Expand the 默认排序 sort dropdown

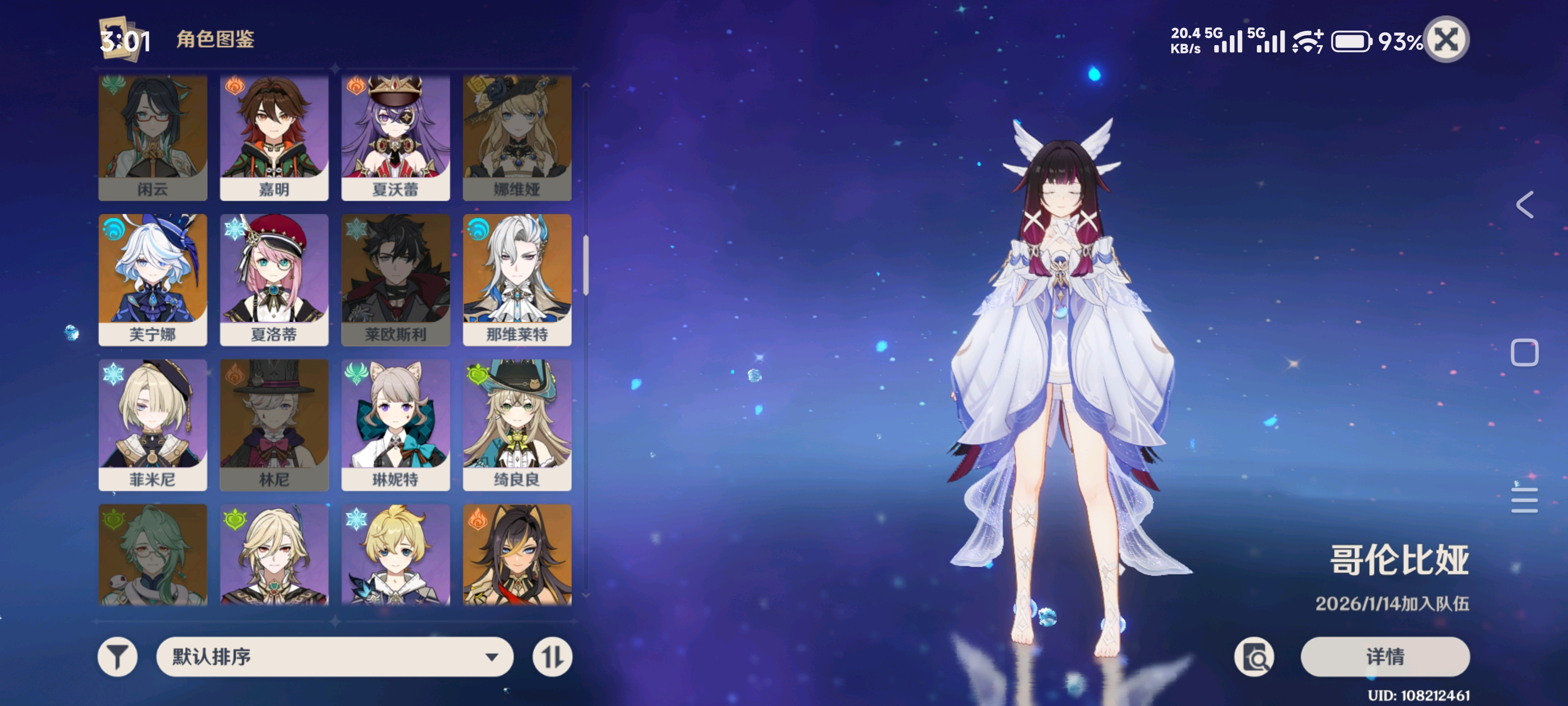(x=335, y=656)
